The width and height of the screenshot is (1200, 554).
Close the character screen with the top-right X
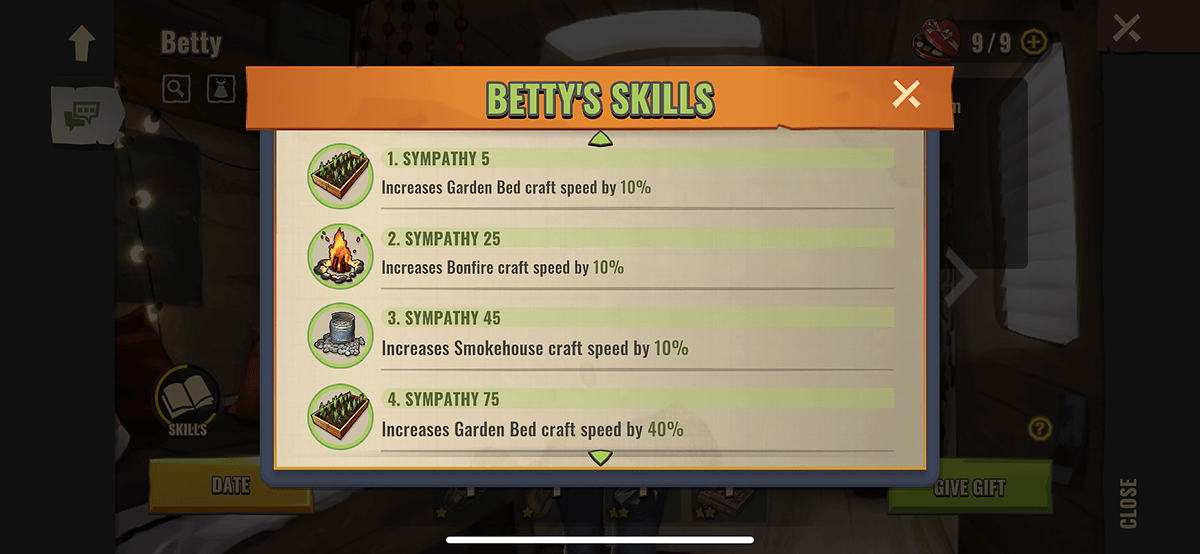(1126, 28)
